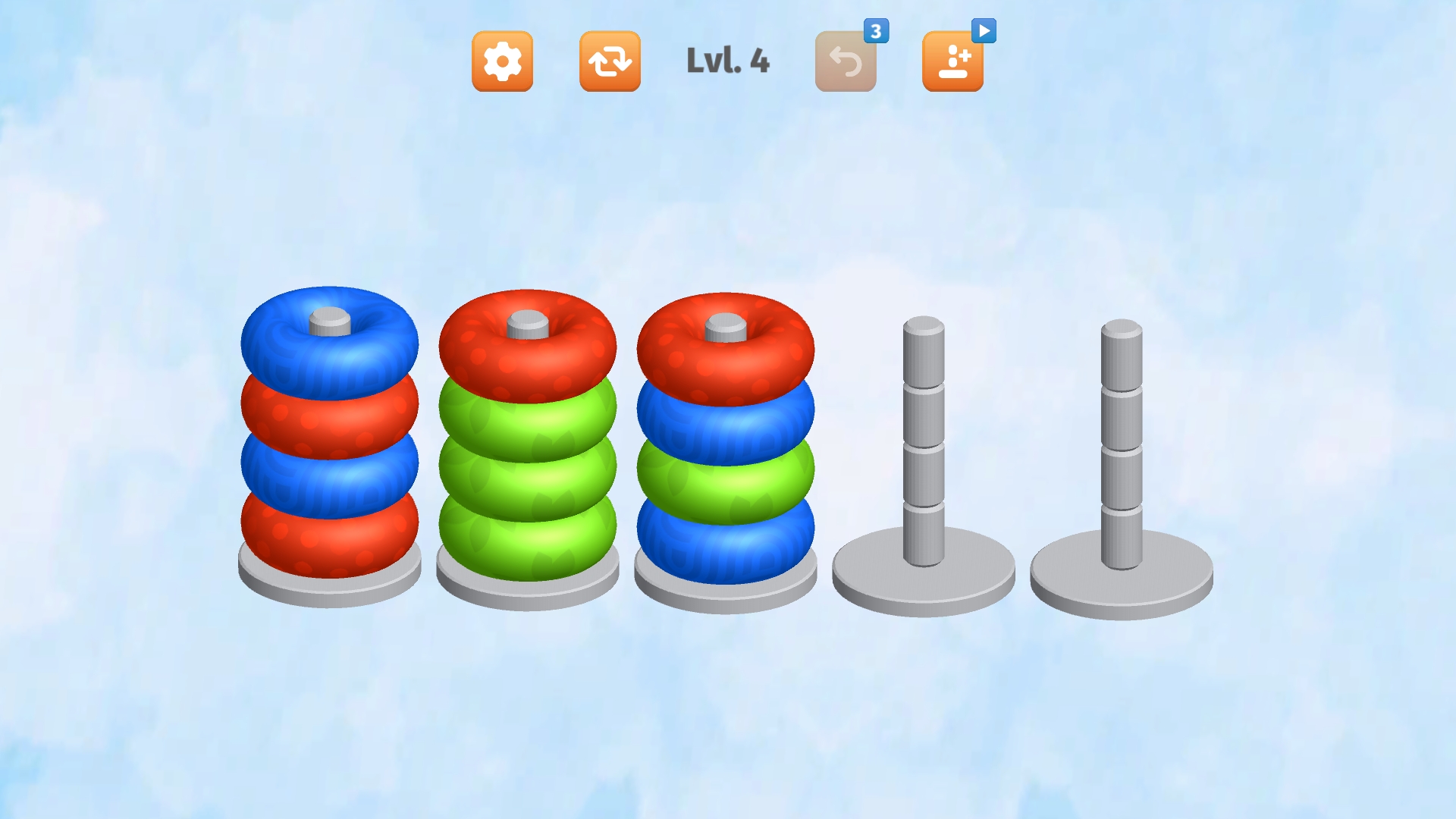Select the bottom blue hoop on the third stack
This screenshot has width=1456, height=819.
point(724,538)
